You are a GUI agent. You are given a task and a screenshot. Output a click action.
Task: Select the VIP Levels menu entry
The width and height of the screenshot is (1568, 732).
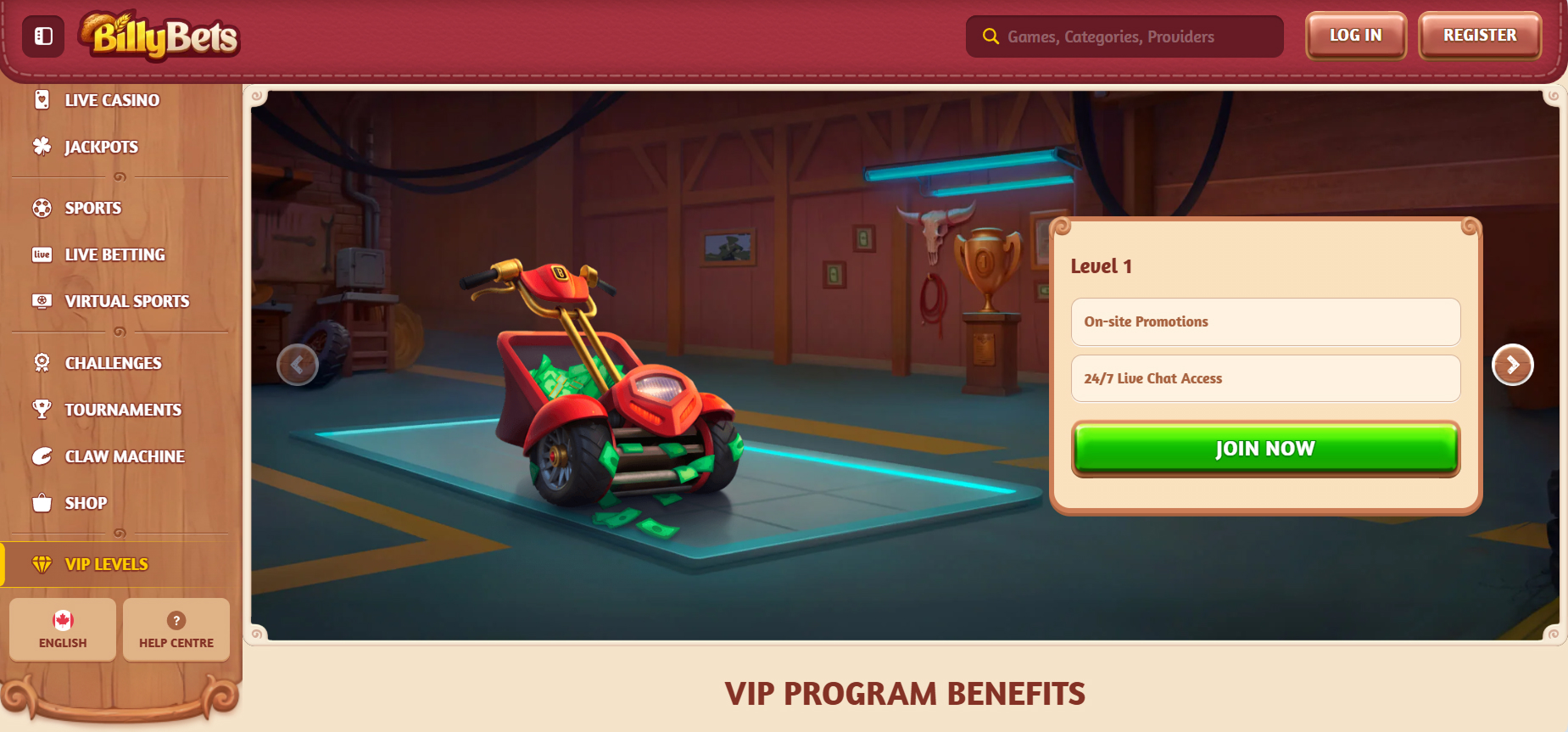106,564
